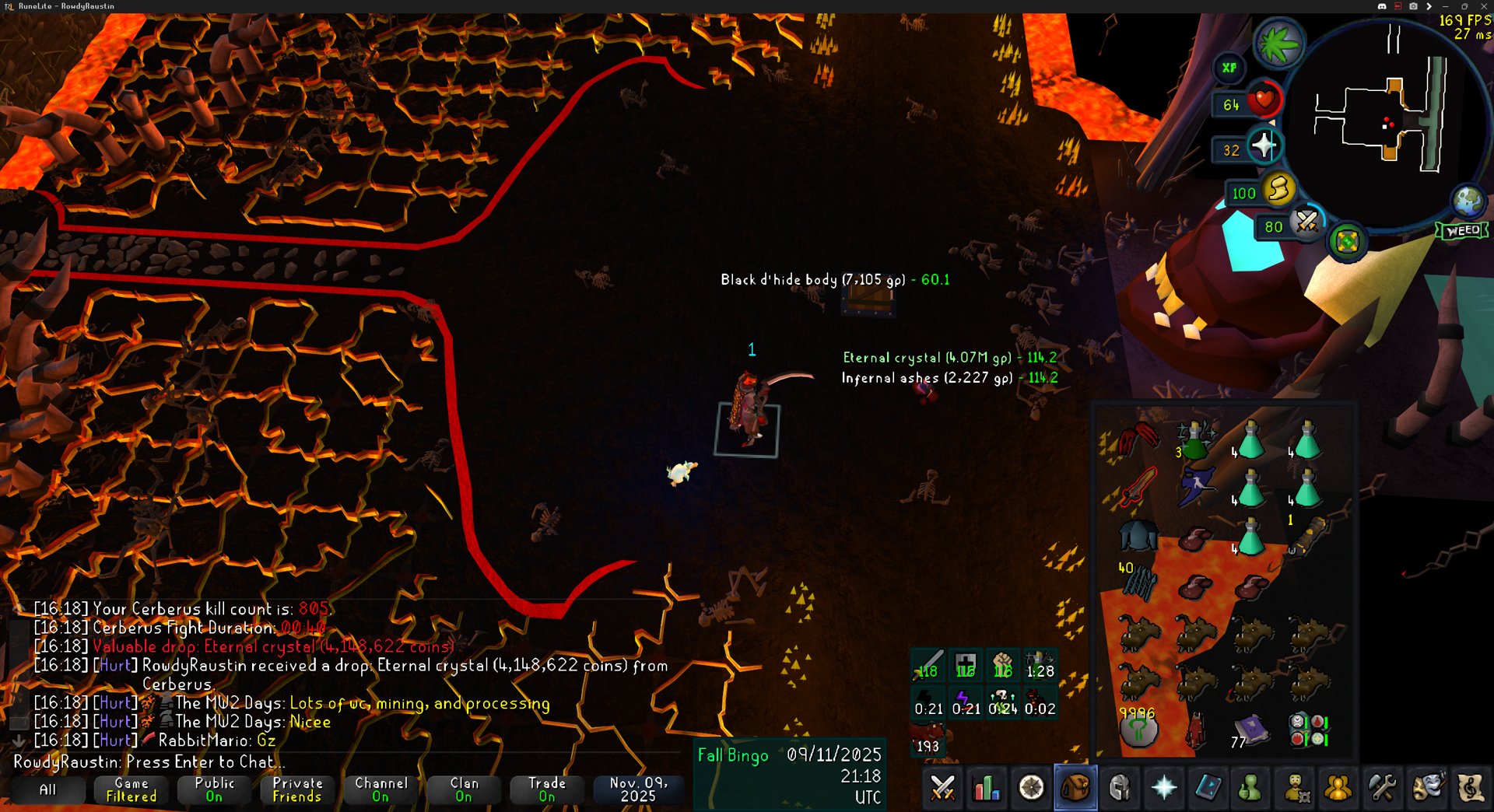Select the divine potion with 3 doses
The image size is (1494, 812).
coord(1194,440)
